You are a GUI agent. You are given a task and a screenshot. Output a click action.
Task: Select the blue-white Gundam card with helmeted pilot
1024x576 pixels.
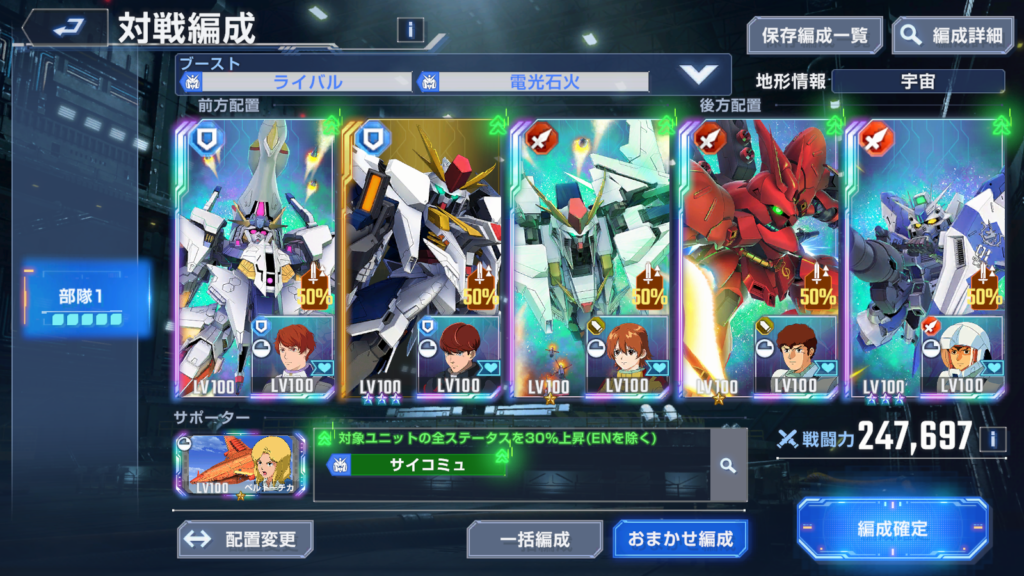pos(926,258)
